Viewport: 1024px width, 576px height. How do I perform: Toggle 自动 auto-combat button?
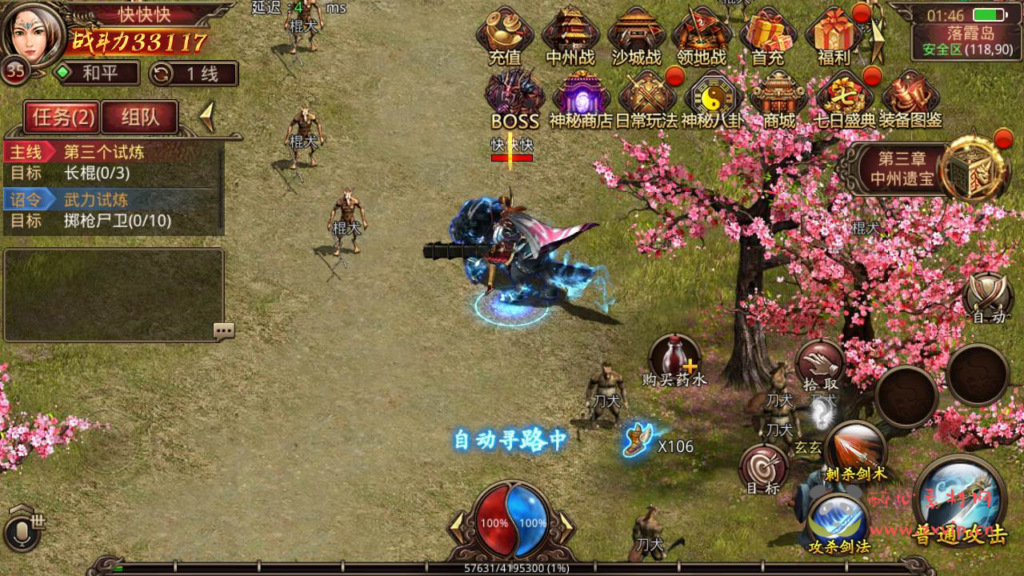[988, 297]
